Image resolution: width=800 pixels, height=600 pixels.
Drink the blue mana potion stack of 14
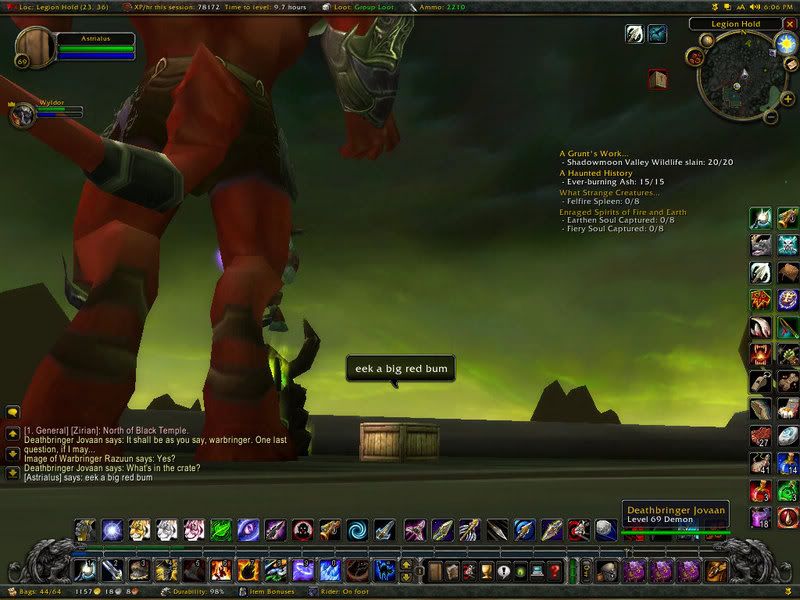pyautogui.click(x=788, y=463)
